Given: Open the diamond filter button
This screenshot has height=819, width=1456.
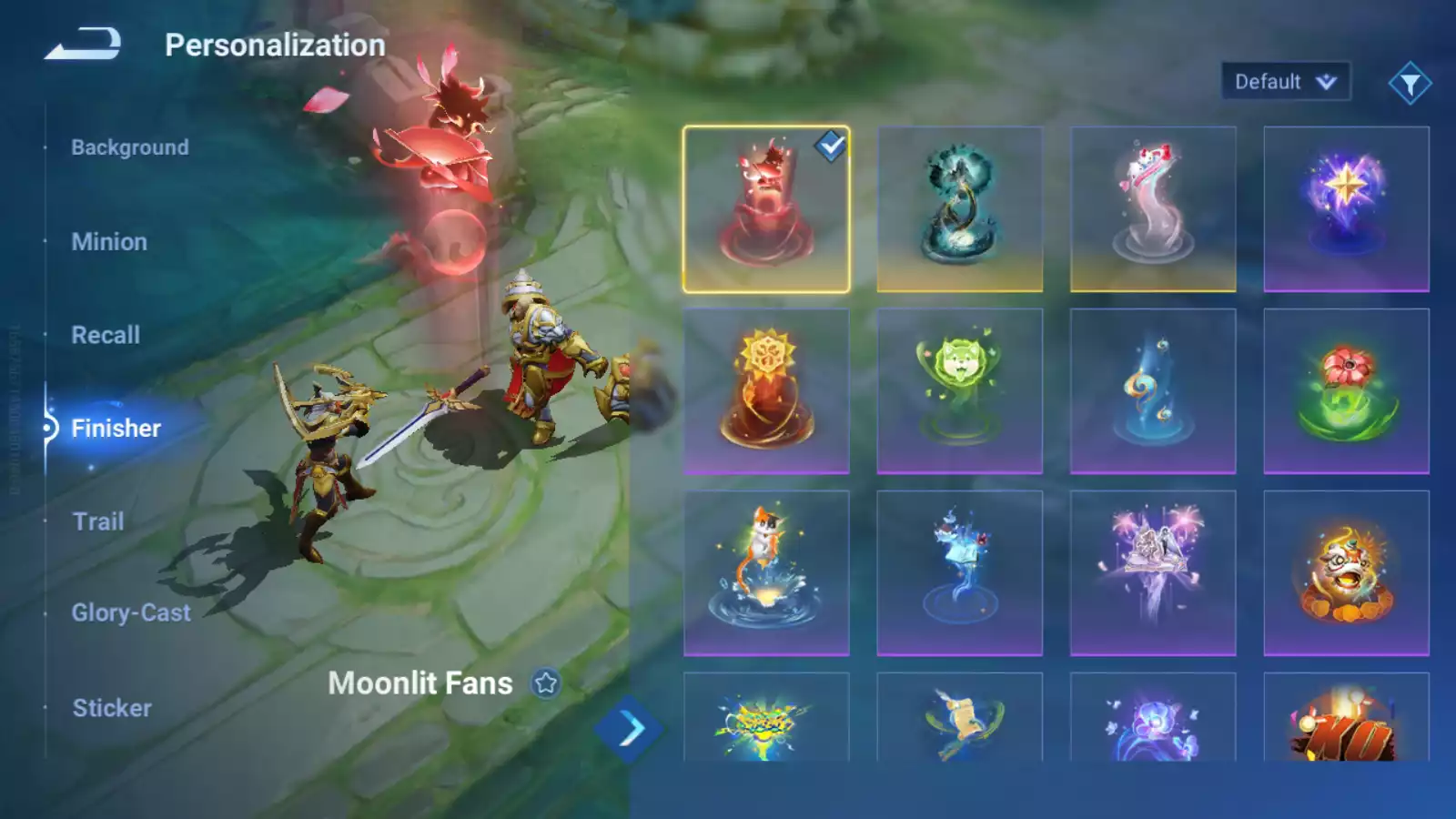Looking at the screenshot, I should click(1410, 84).
